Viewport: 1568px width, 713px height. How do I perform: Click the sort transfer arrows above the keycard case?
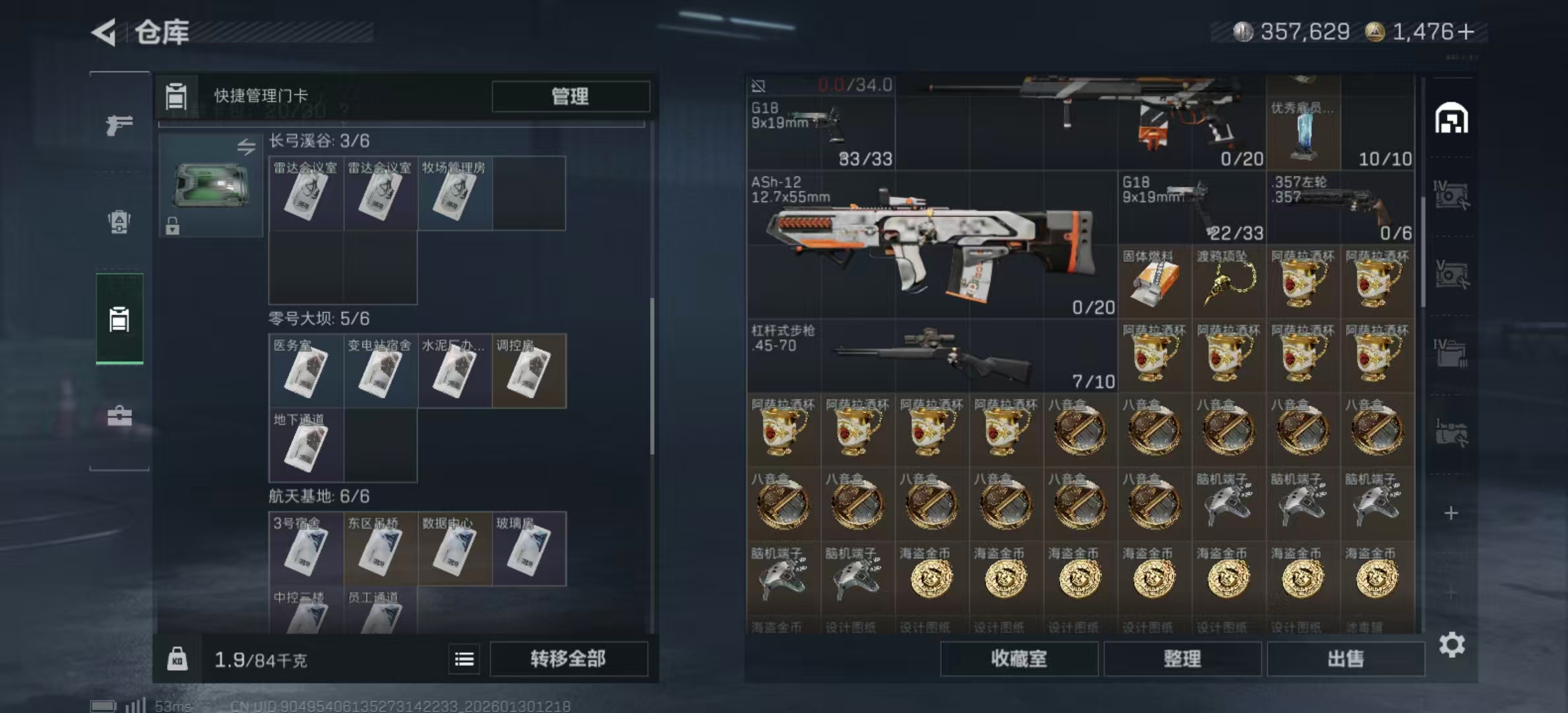[x=245, y=147]
